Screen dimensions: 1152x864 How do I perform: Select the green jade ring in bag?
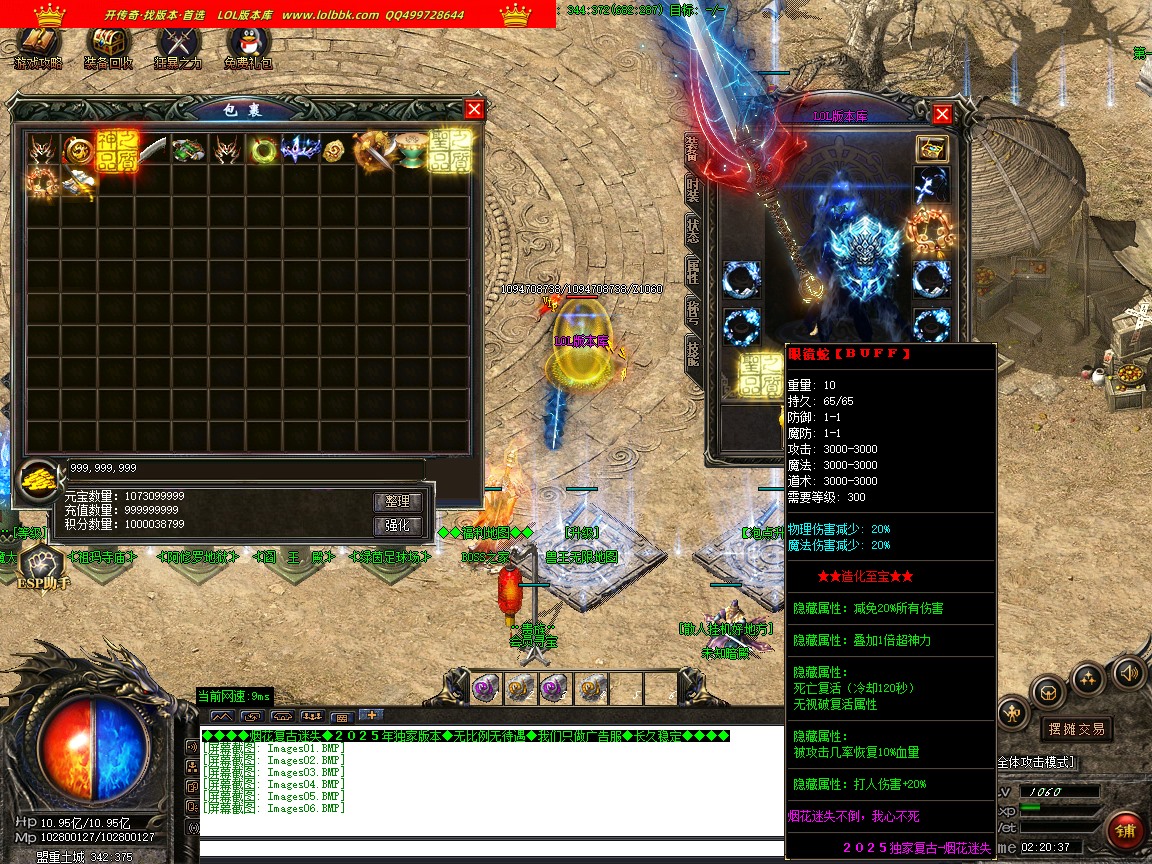264,150
